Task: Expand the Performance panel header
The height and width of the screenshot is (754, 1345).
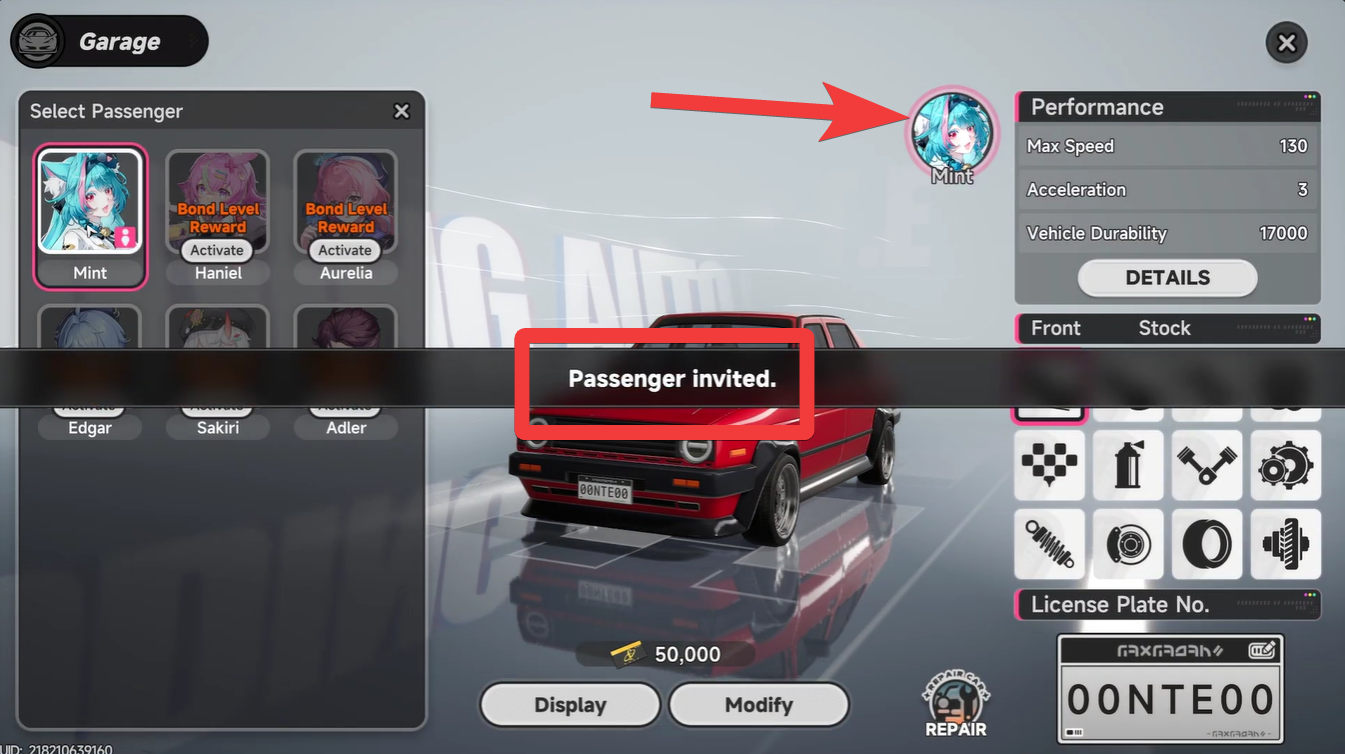Action: click(x=1167, y=107)
